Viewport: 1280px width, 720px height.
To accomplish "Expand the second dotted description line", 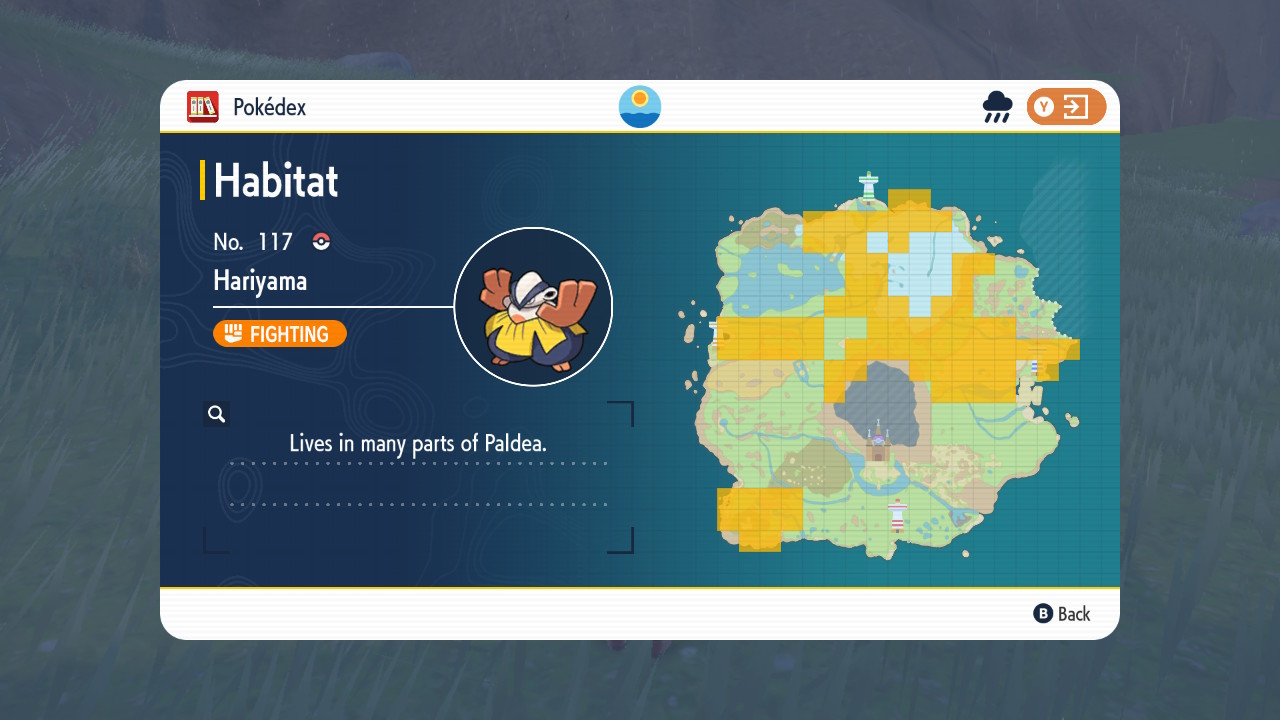I will click(420, 505).
